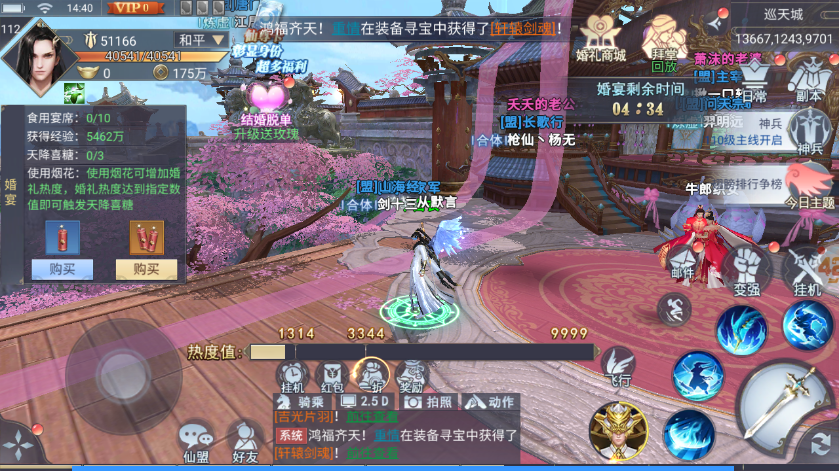Viewport: 839px width, 471px height.
Task: Buy the double firework bundle with 购买
Action: [x=146, y=268]
